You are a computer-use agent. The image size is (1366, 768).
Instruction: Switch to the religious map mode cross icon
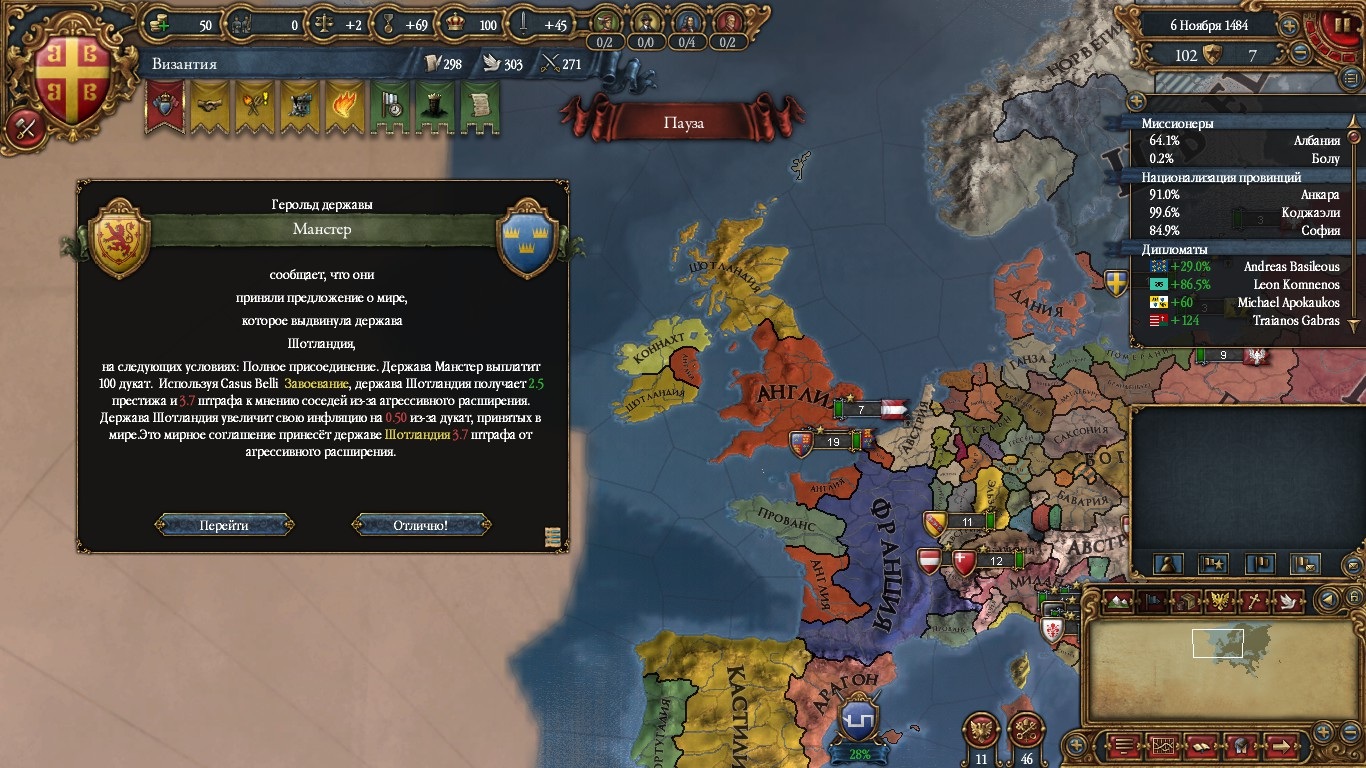coord(1254,601)
